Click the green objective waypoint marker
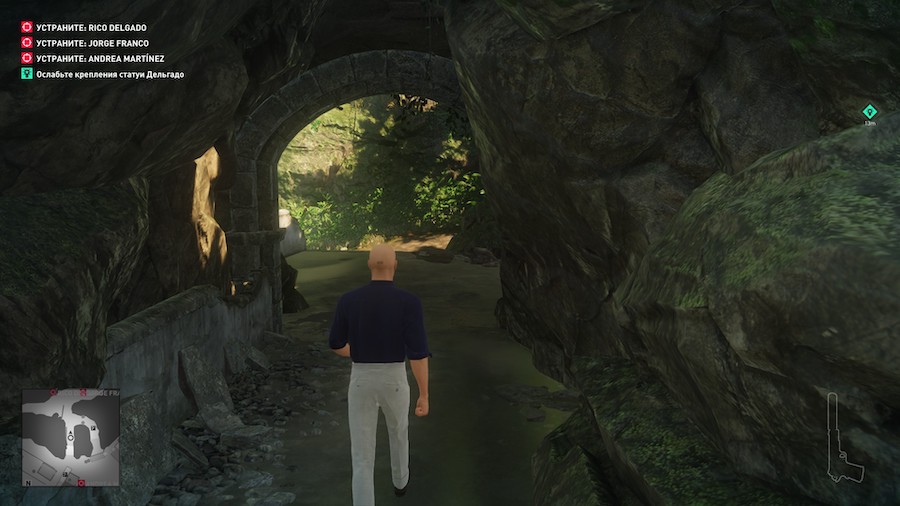Viewport: 900px width, 506px height. tap(869, 111)
